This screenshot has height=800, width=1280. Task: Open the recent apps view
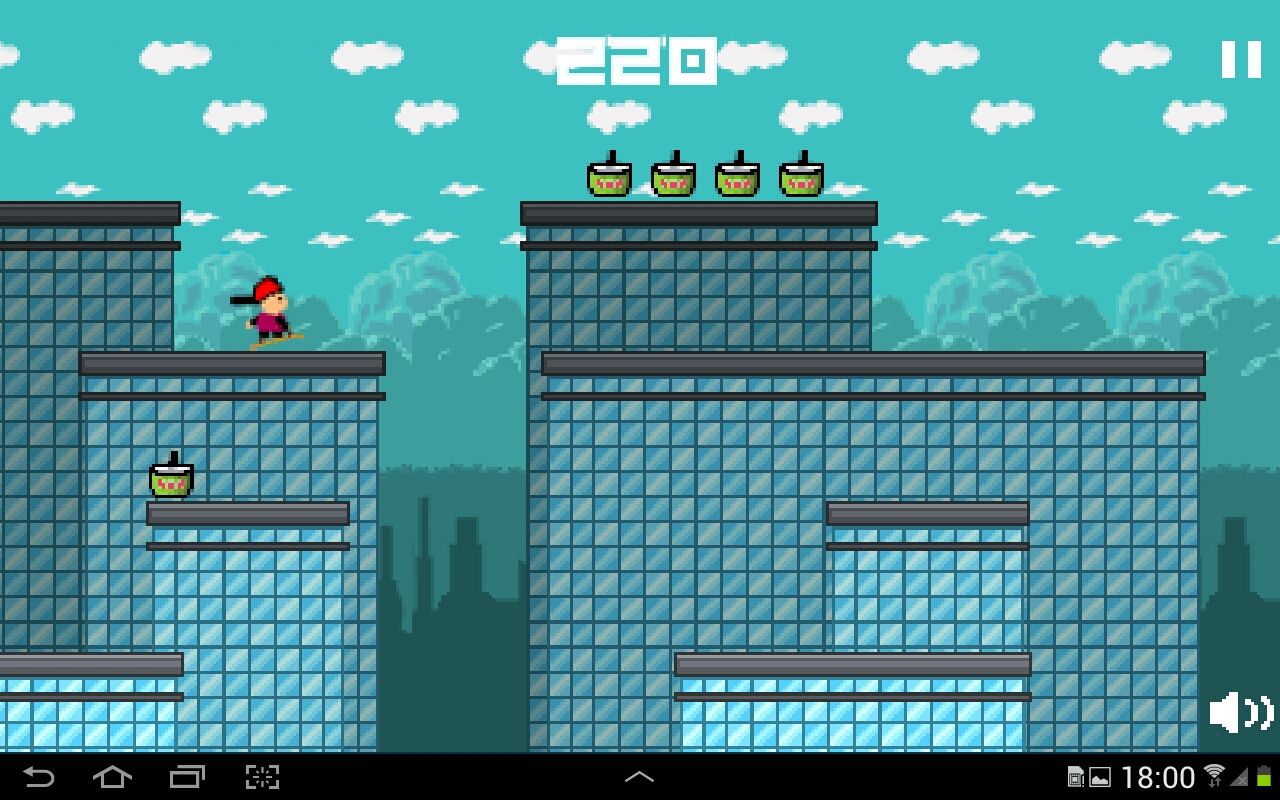coord(187,777)
